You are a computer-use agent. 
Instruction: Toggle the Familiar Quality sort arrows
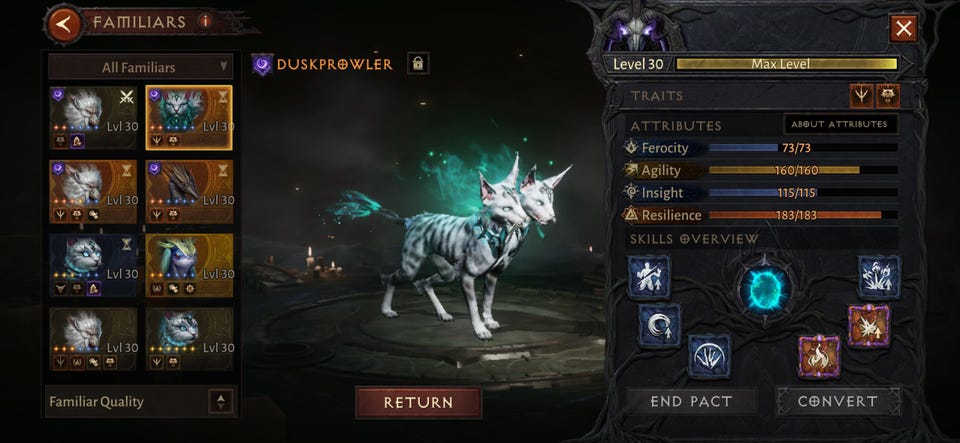[x=221, y=401]
